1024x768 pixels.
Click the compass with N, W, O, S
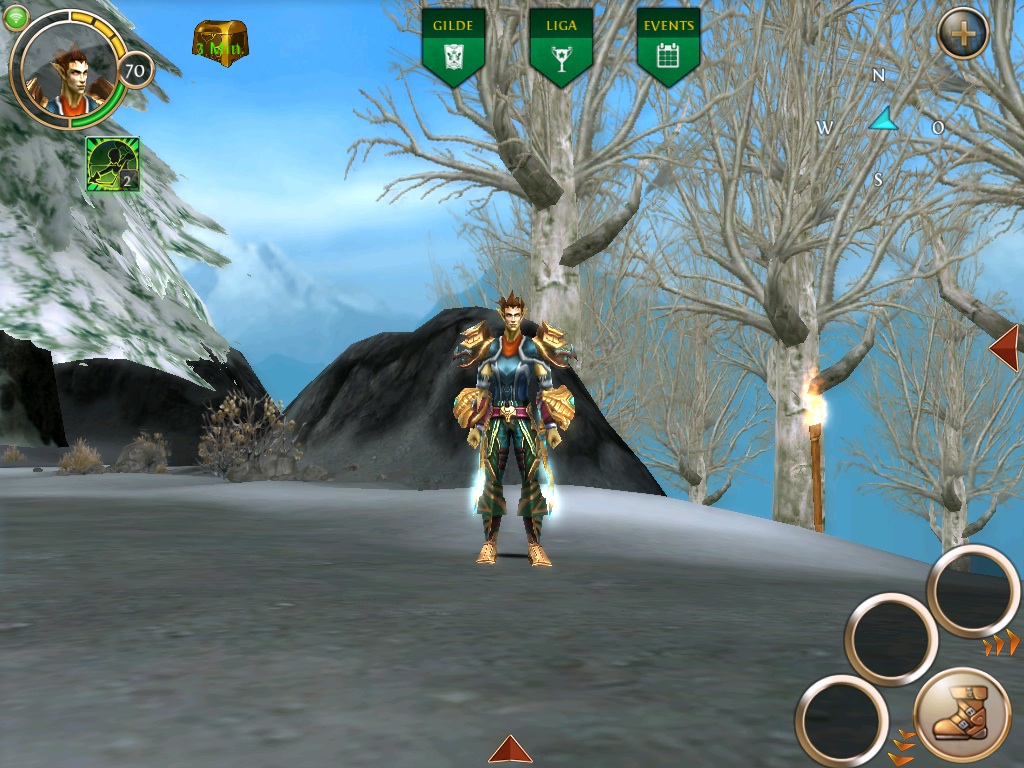point(881,126)
